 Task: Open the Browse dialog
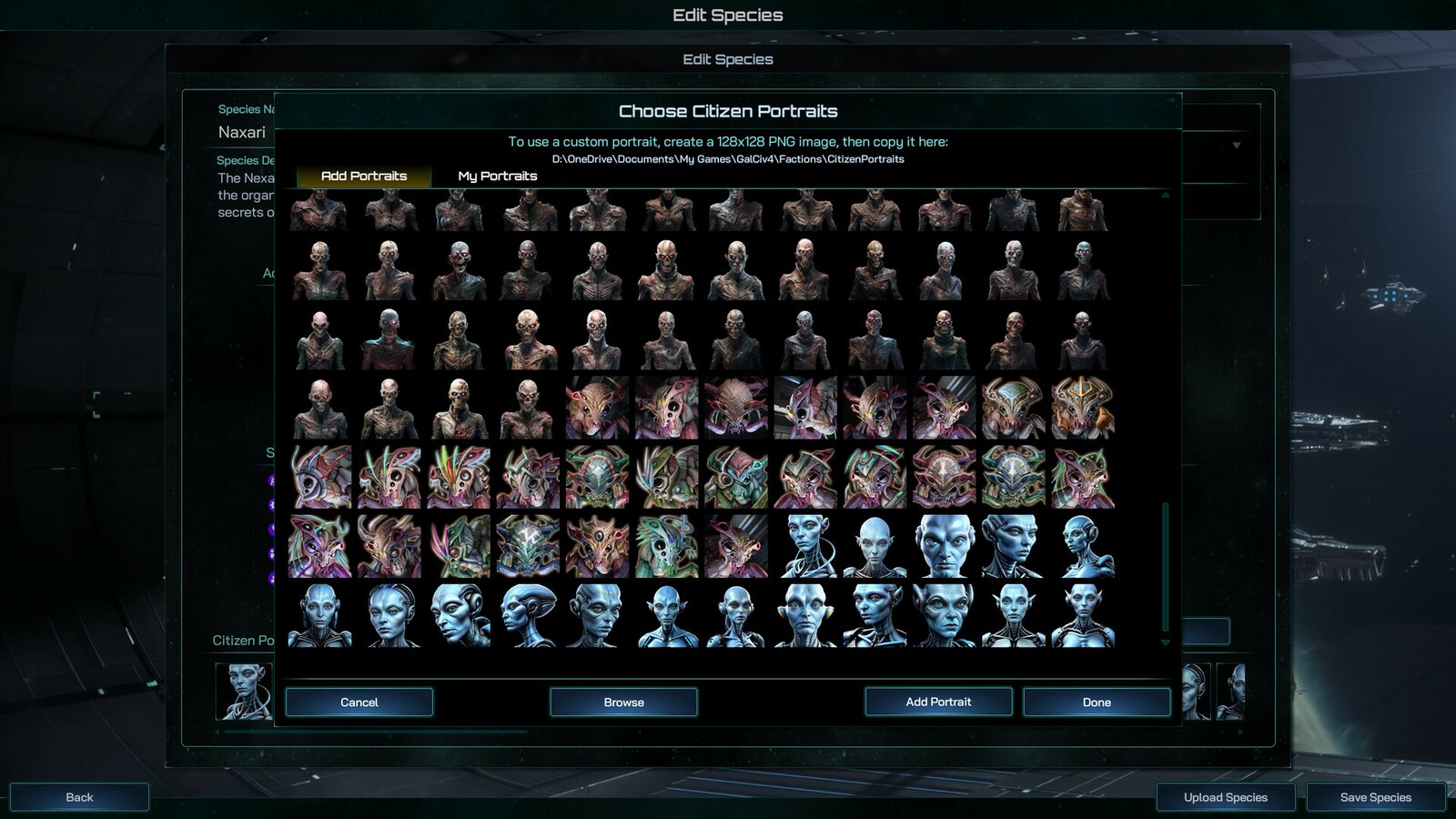[x=622, y=702]
